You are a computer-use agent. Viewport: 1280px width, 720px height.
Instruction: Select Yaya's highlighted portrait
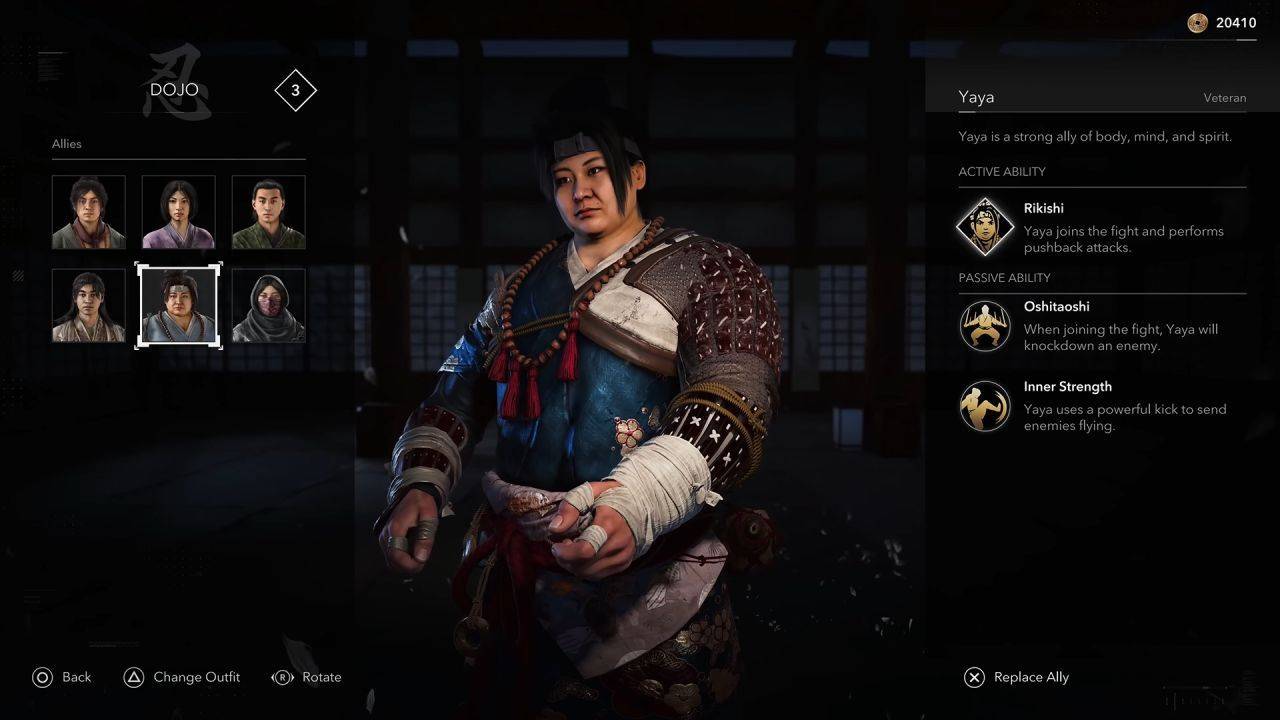pyautogui.click(x=178, y=305)
